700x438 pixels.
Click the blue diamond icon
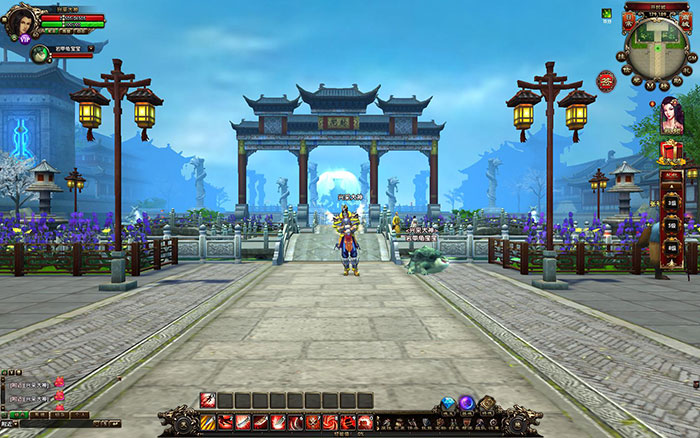[449, 404]
